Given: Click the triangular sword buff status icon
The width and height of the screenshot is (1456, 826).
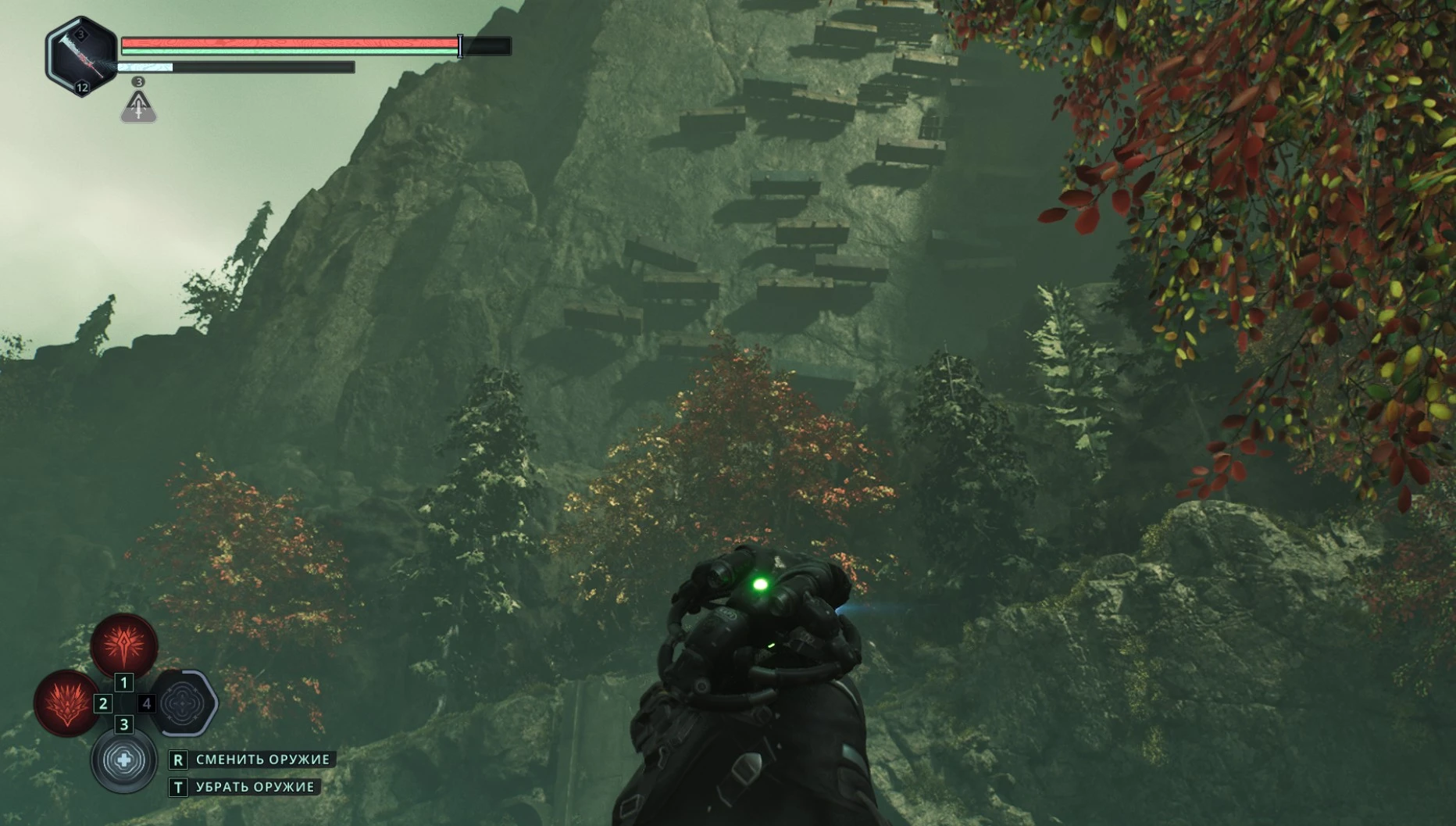Looking at the screenshot, I should click(138, 107).
